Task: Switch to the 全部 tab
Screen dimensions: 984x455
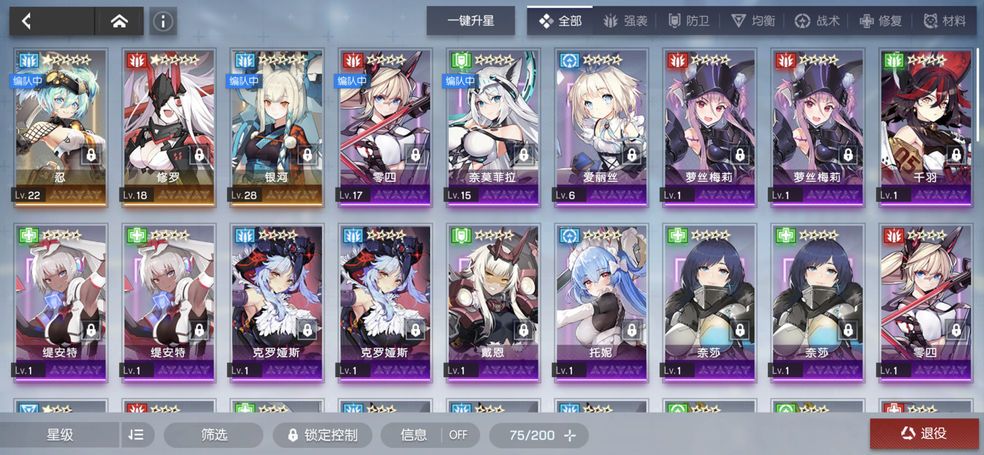Action: (560, 21)
